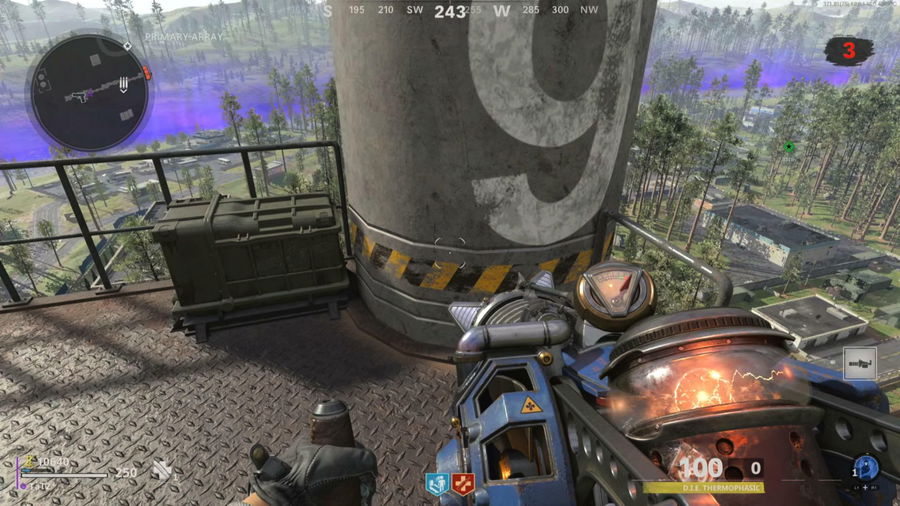Select the red Quick Revive perk icon
The height and width of the screenshot is (506, 900).
pos(462,485)
